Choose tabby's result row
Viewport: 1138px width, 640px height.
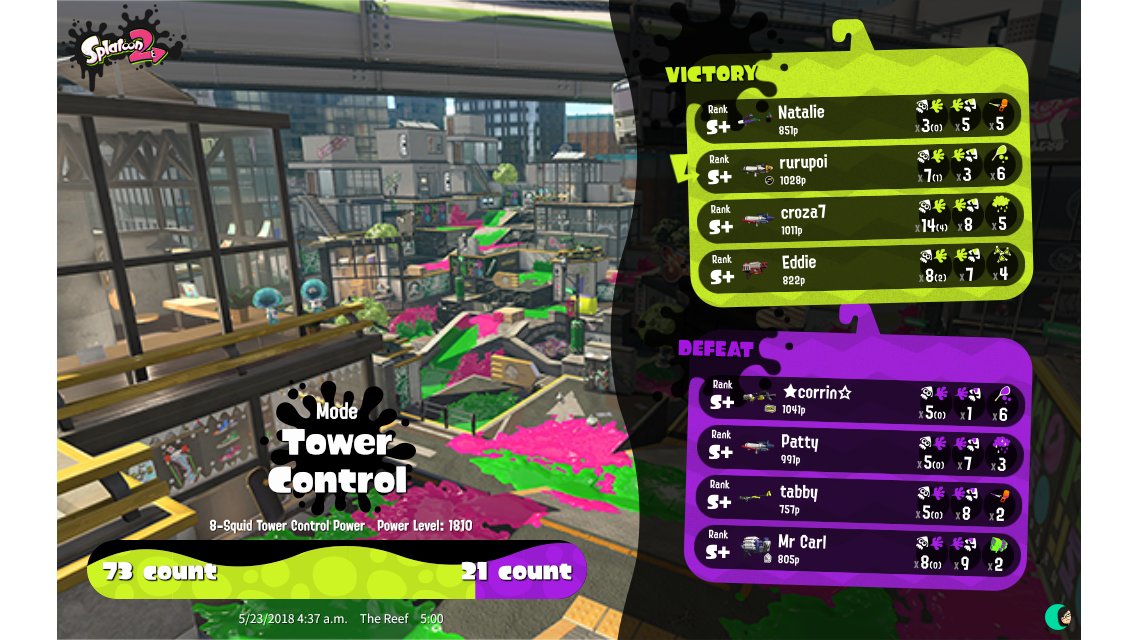(858, 498)
